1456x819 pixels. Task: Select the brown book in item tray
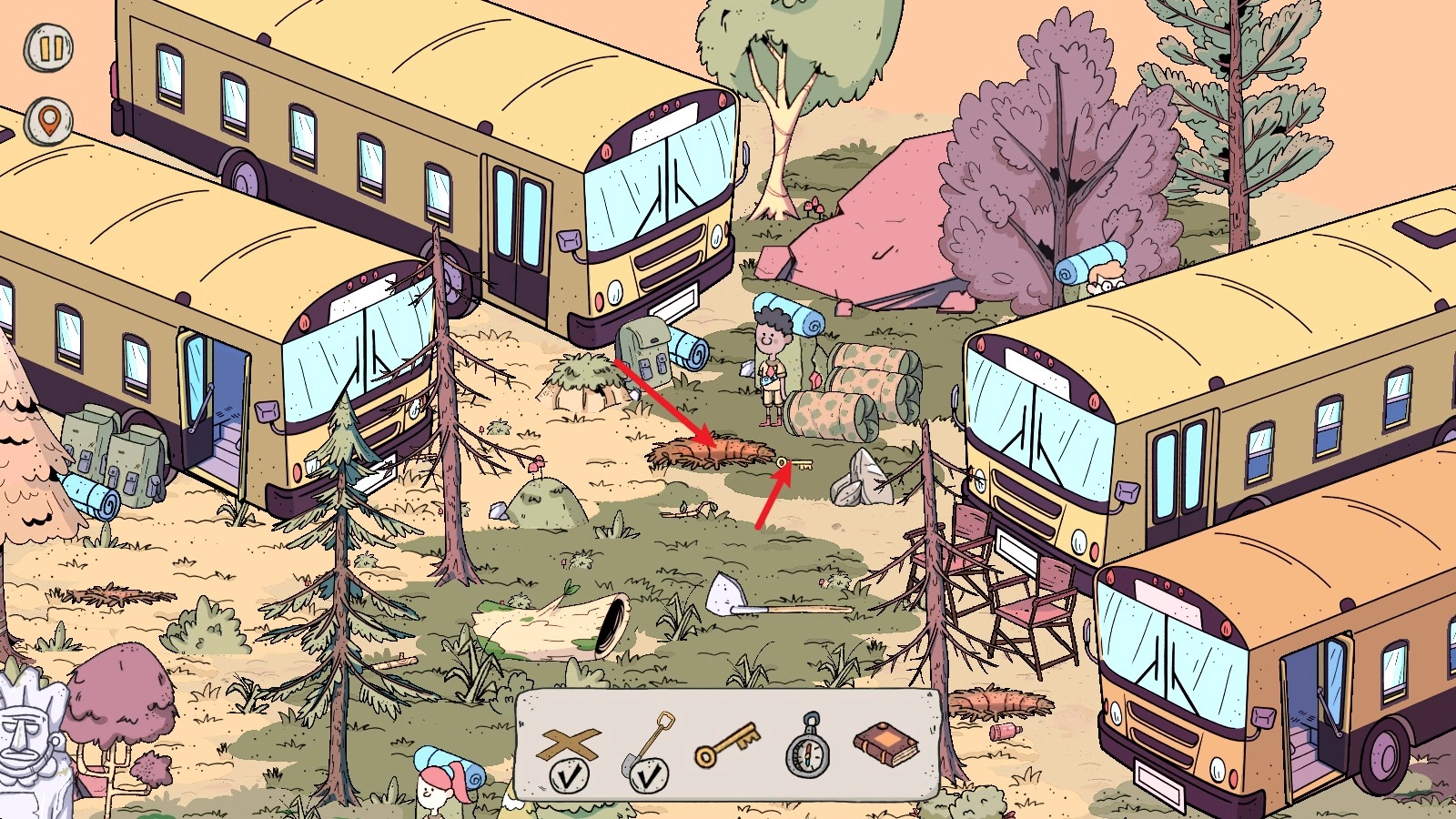coord(886,744)
